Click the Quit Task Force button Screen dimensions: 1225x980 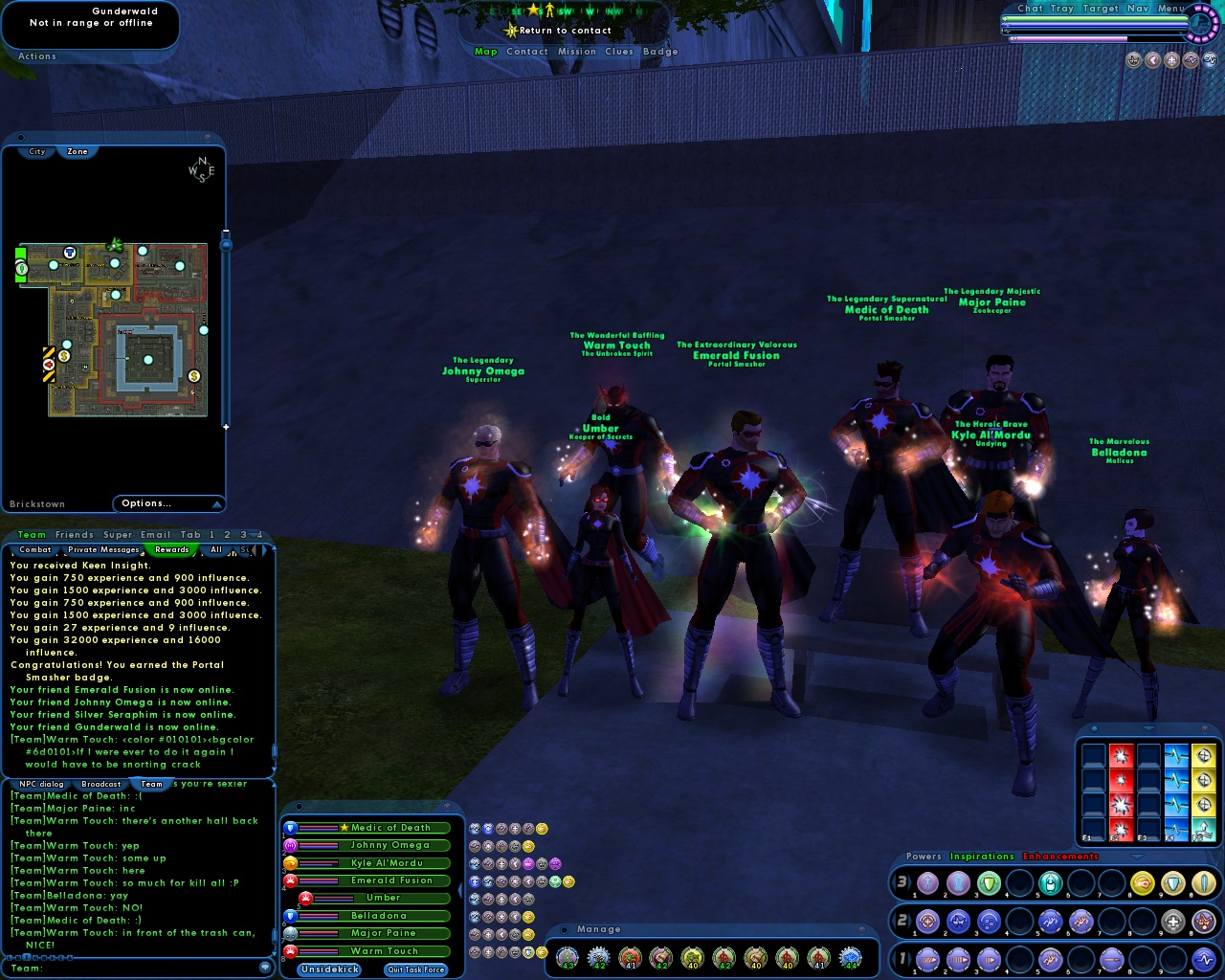415,969
